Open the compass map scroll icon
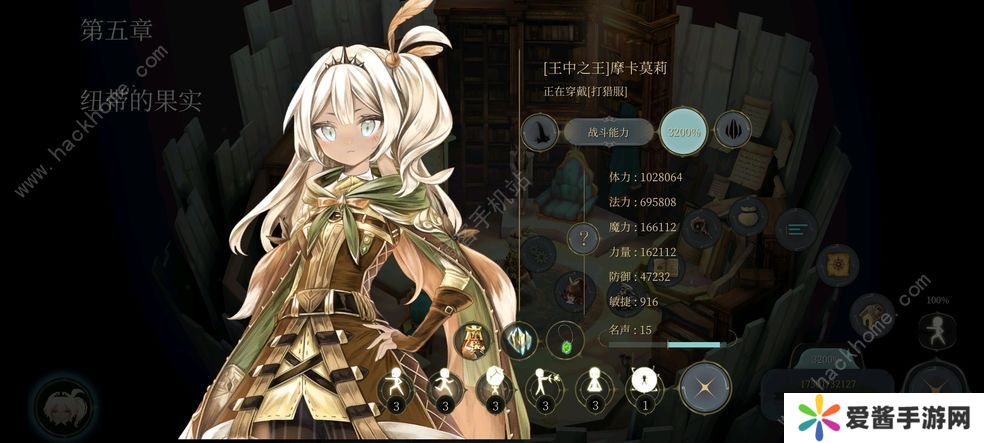Image resolution: width=984 pixels, height=443 pixels. [x=837, y=265]
